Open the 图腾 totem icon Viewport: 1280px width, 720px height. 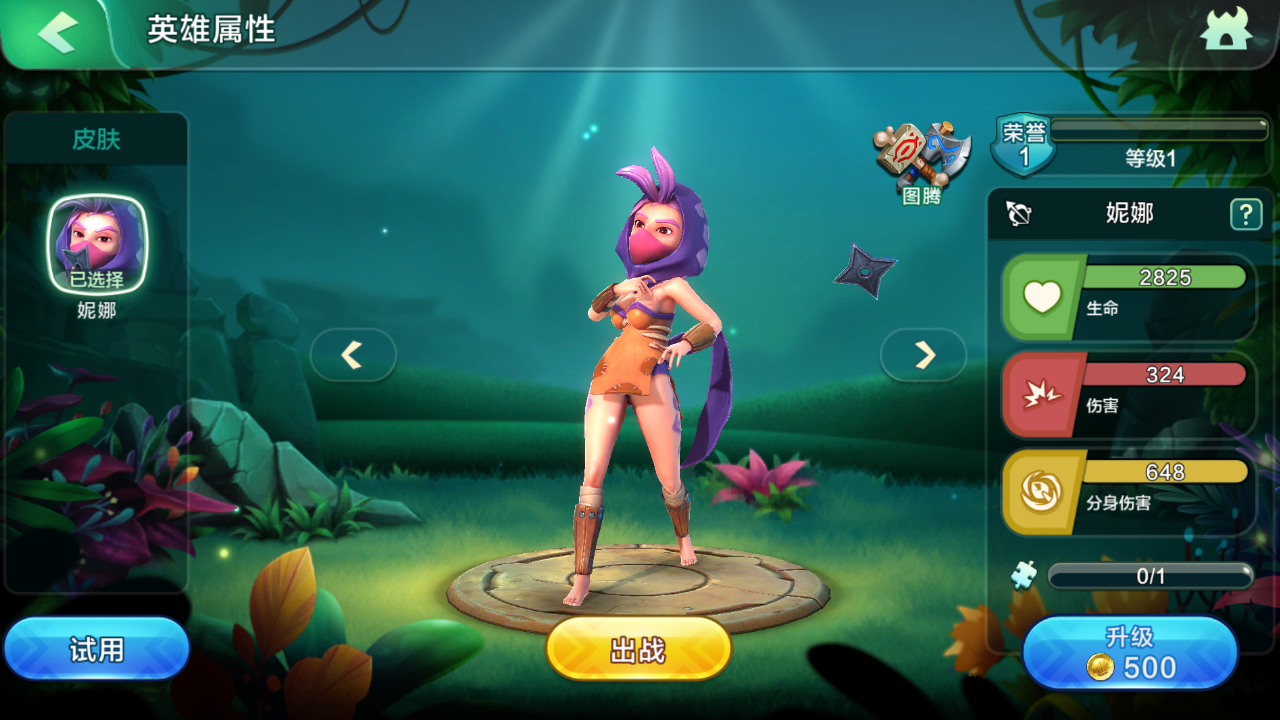922,162
